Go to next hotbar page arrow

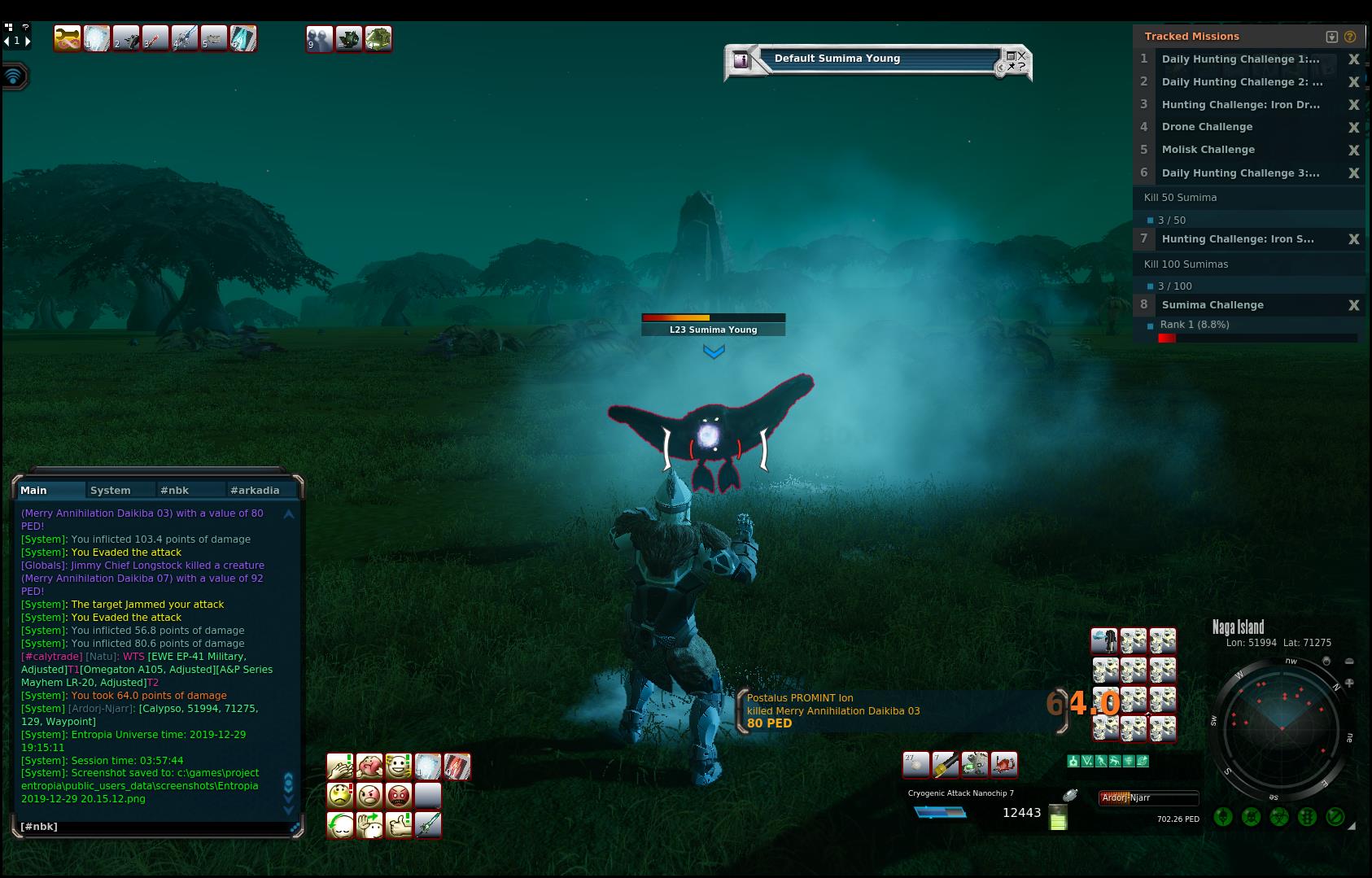(28, 41)
